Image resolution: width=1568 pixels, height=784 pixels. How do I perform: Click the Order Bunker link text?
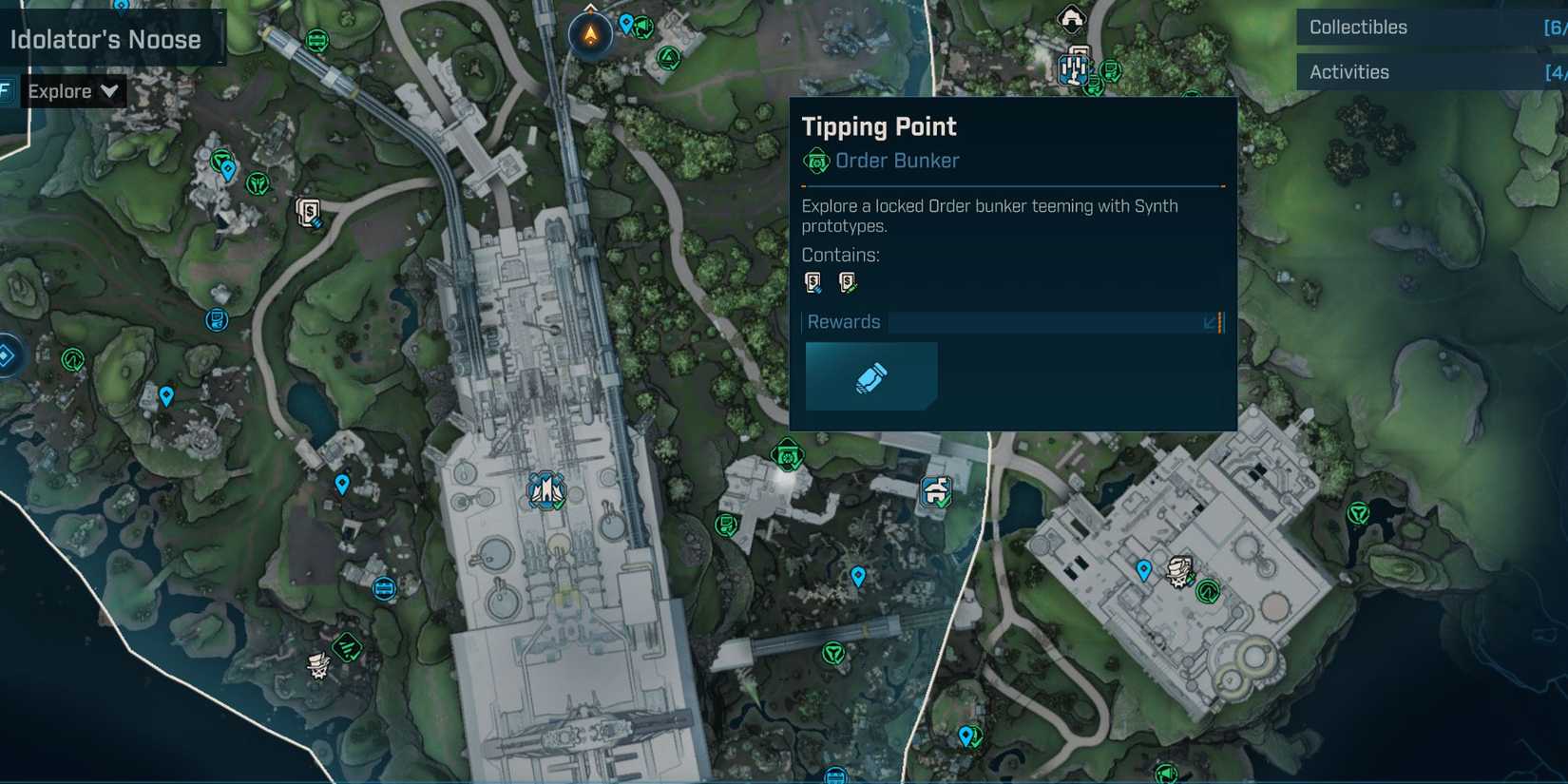tap(897, 161)
